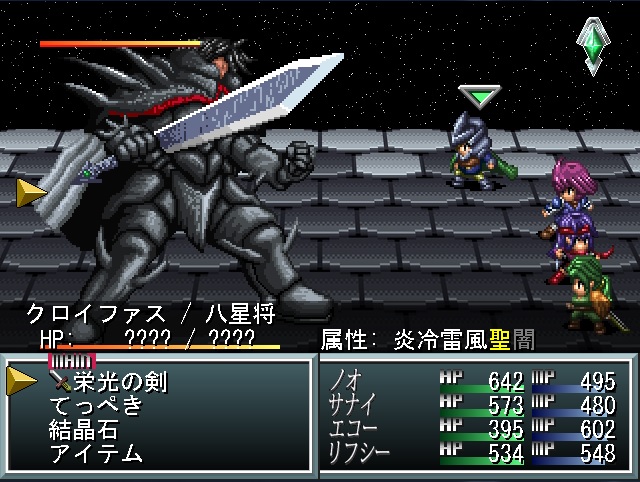Screen dimensions: 640x482
Task: Select party member ノオ status row
Action: (476, 381)
